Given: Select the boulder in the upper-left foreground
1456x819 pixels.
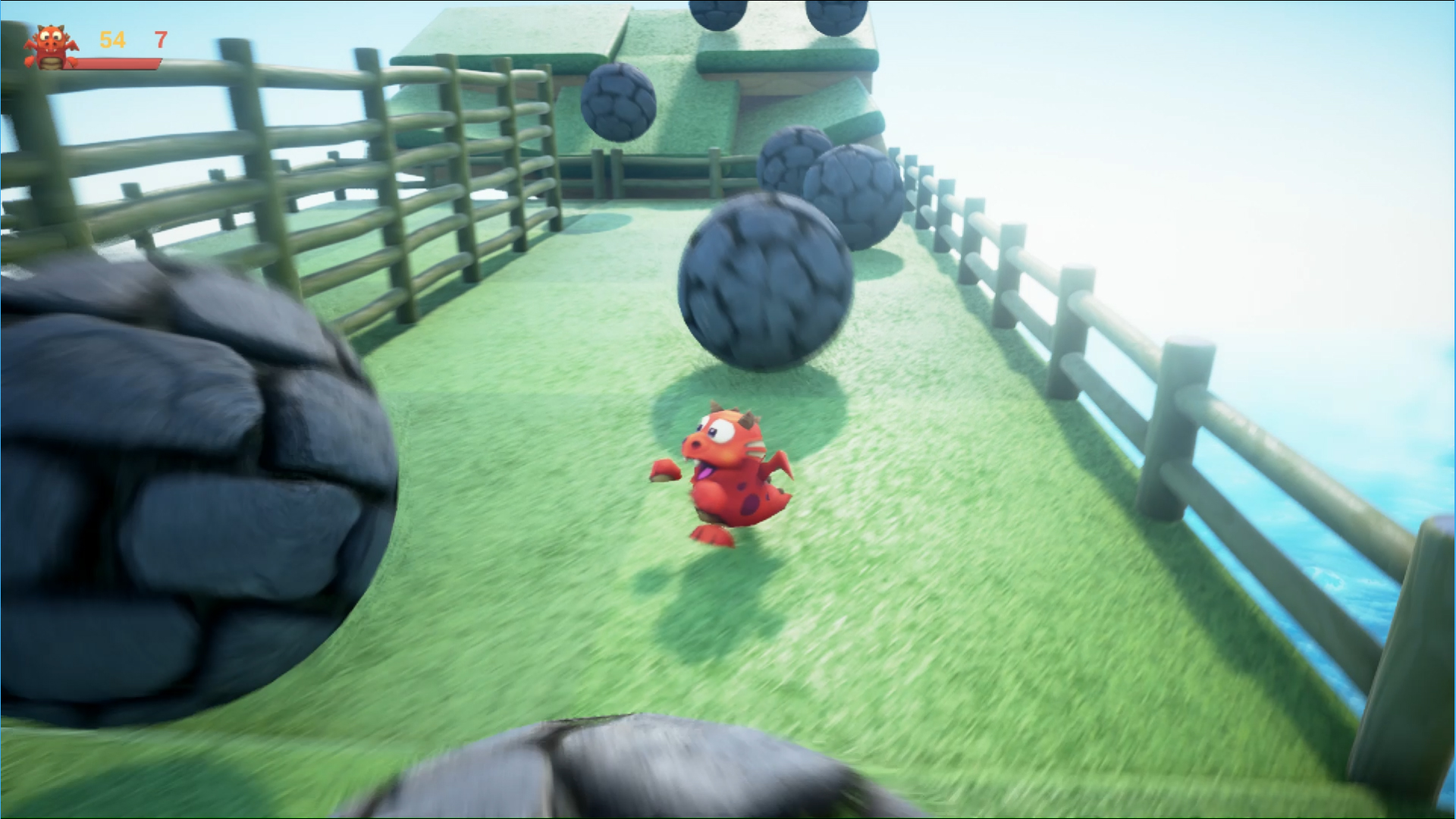Looking at the screenshot, I should (x=190, y=470).
